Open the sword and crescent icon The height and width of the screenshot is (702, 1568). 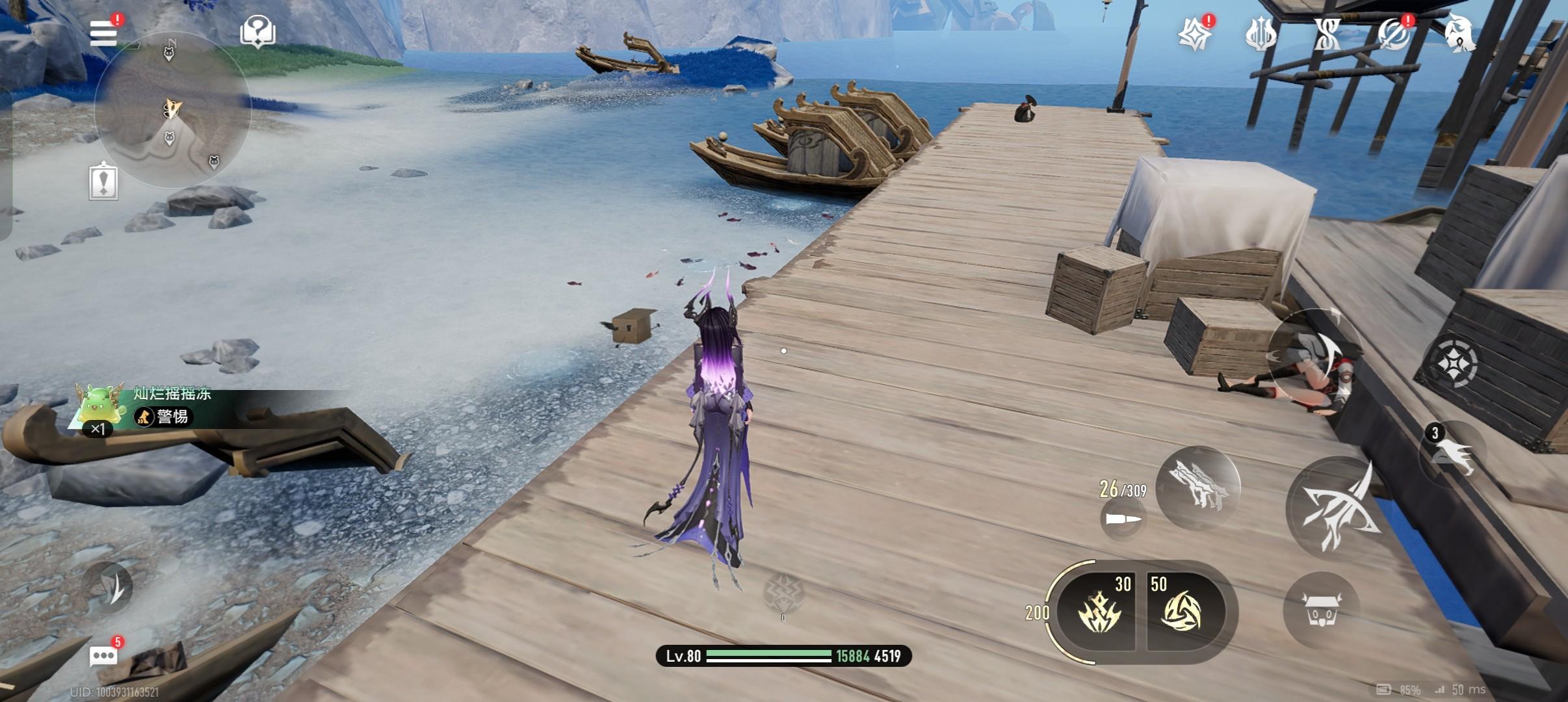click(1392, 34)
